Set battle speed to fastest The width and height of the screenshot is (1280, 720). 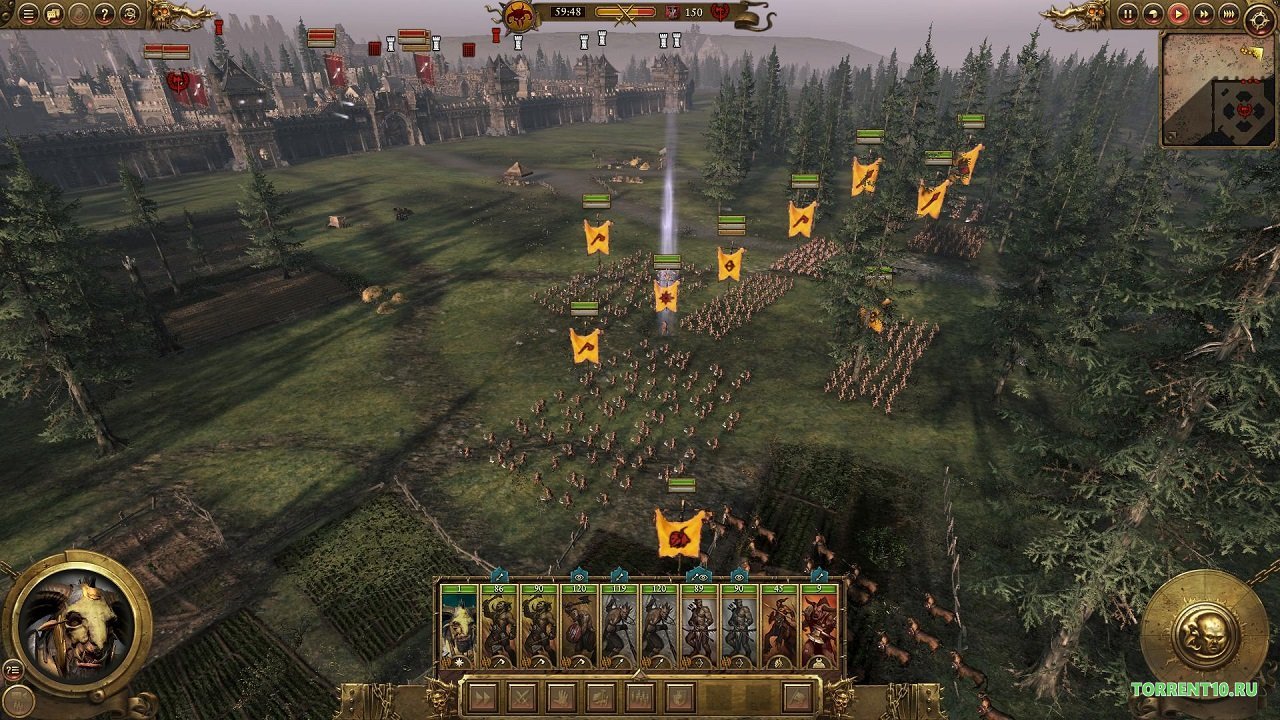(1229, 15)
